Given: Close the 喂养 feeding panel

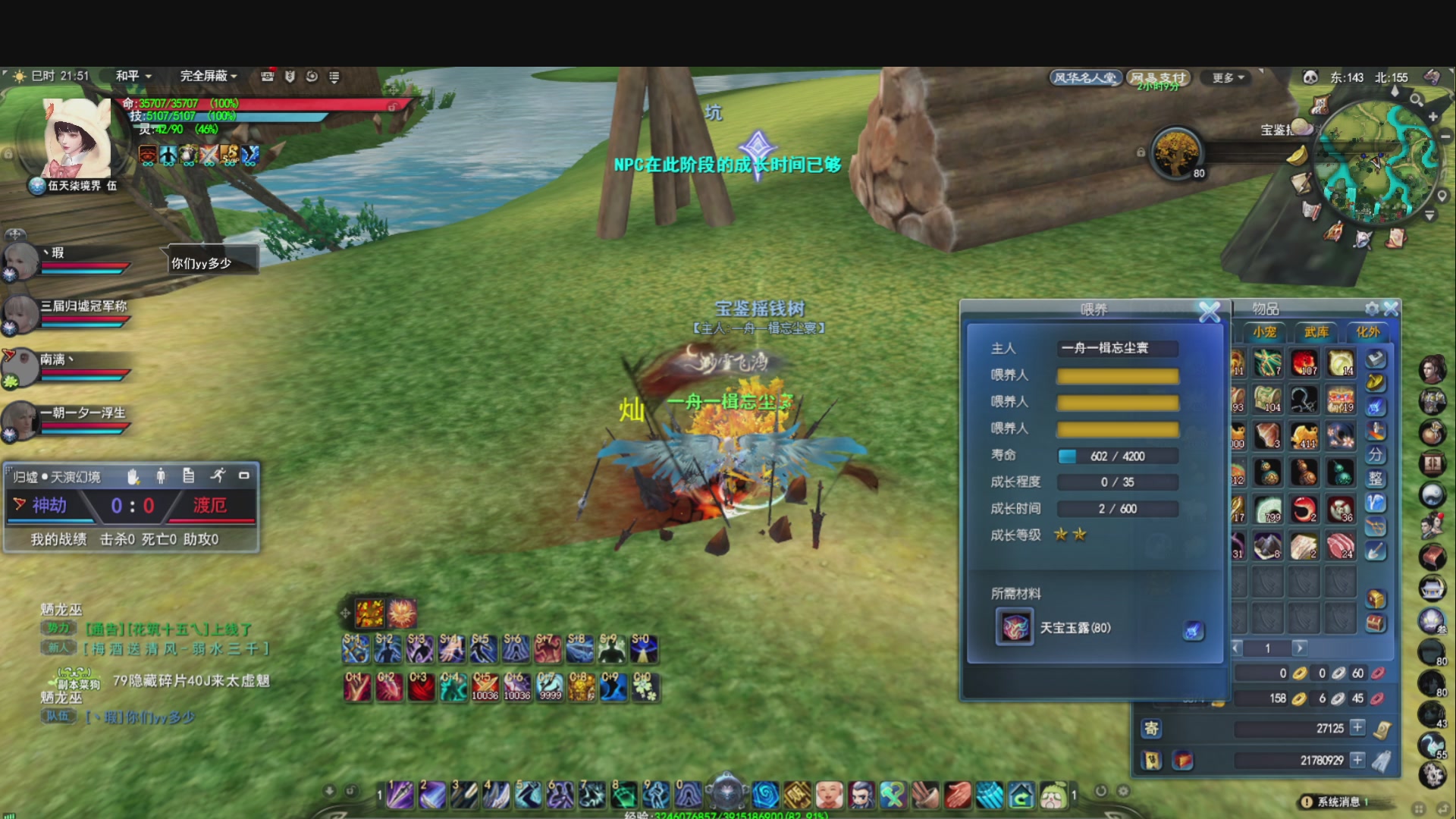Looking at the screenshot, I should pyautogui.click(x=1209, y=311).
